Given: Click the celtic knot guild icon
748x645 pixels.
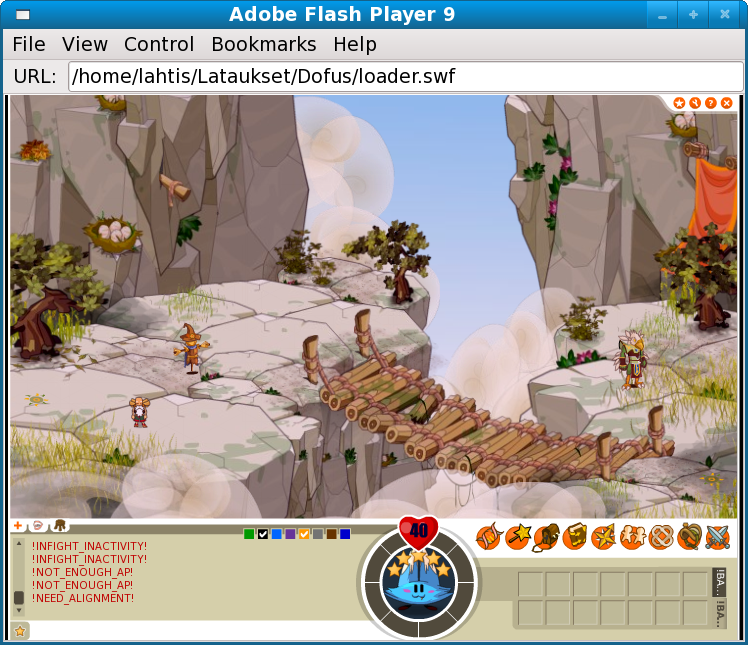Looking at the screenshot, I should click(x=660, y=538).
